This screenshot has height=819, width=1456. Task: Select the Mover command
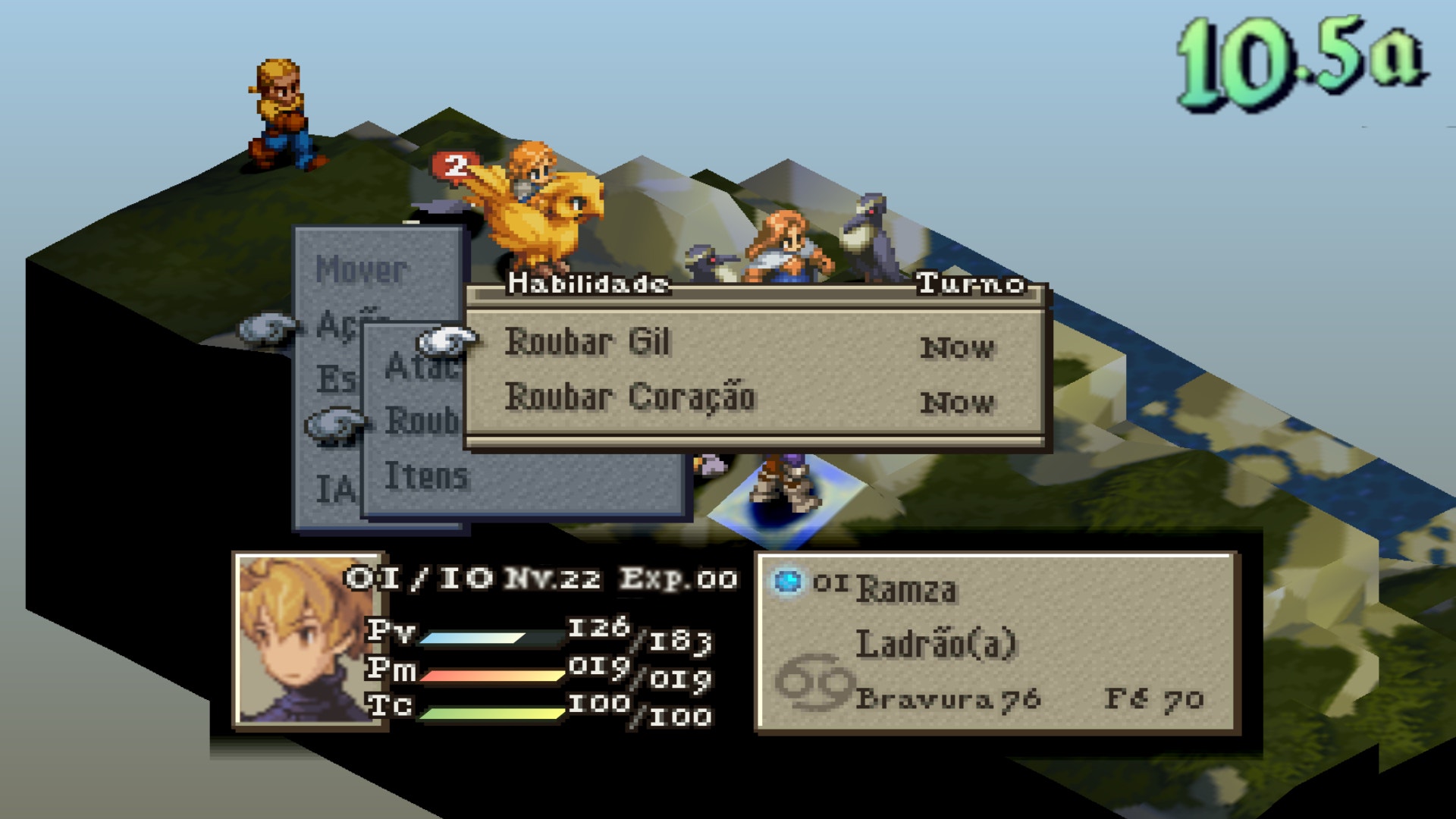361,269
